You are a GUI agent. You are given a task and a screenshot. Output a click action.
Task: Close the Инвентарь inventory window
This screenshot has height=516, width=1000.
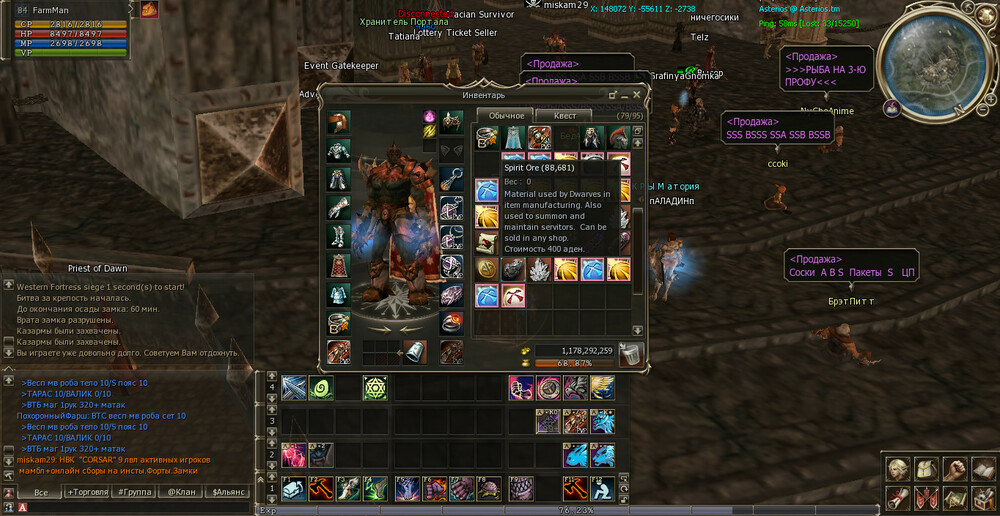(x=637, y=95)
